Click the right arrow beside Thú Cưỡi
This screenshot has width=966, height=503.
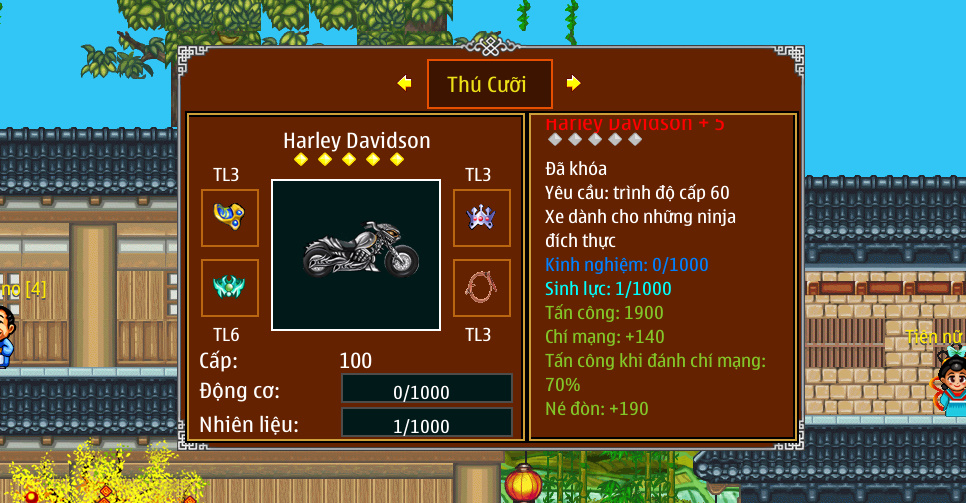573,83
